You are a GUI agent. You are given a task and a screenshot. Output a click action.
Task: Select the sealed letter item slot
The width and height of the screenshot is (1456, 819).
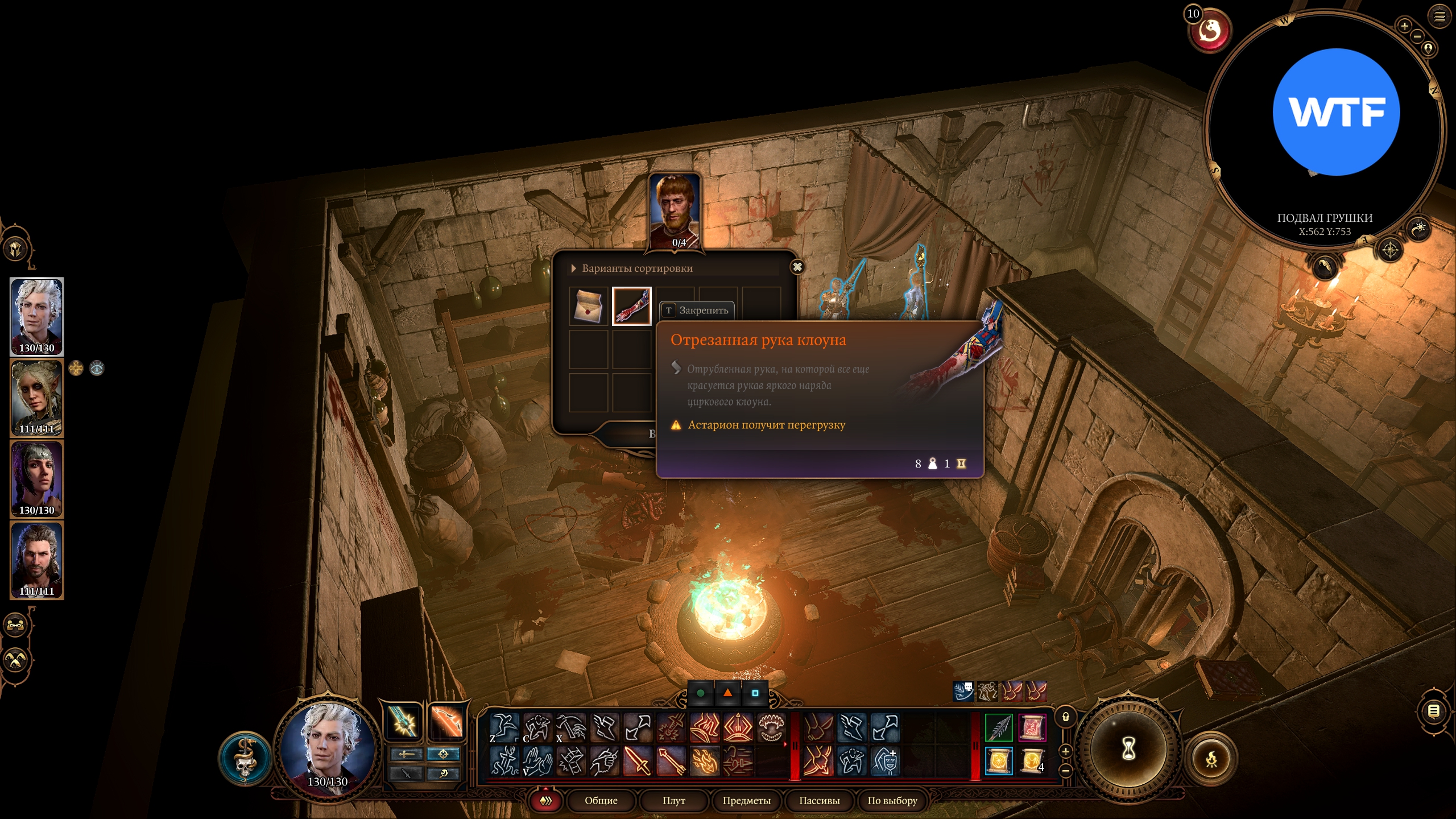tap(589, 306)
